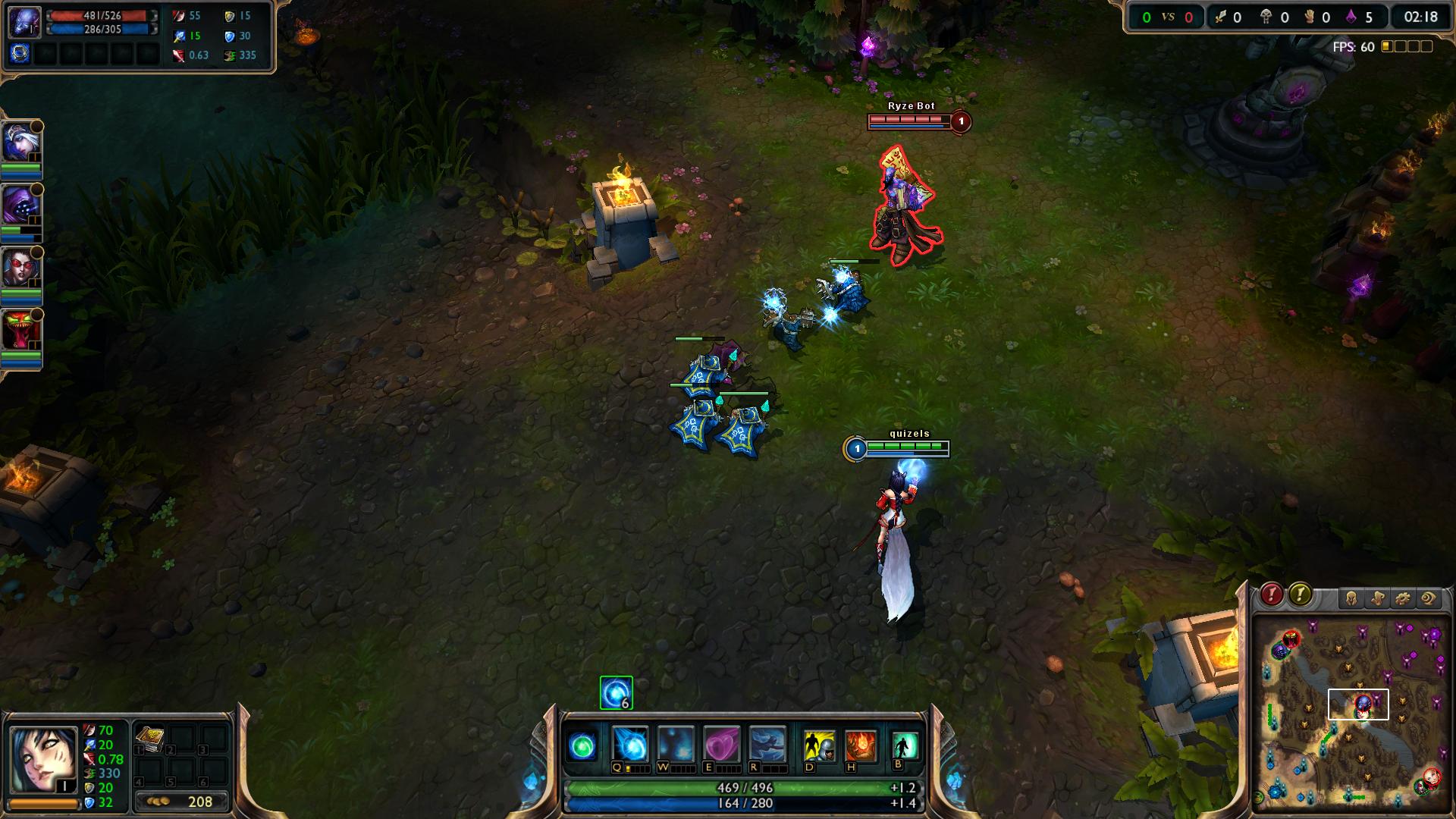
Task: Select the Doran's Ring item in target panel
Action: click(20, 53)
